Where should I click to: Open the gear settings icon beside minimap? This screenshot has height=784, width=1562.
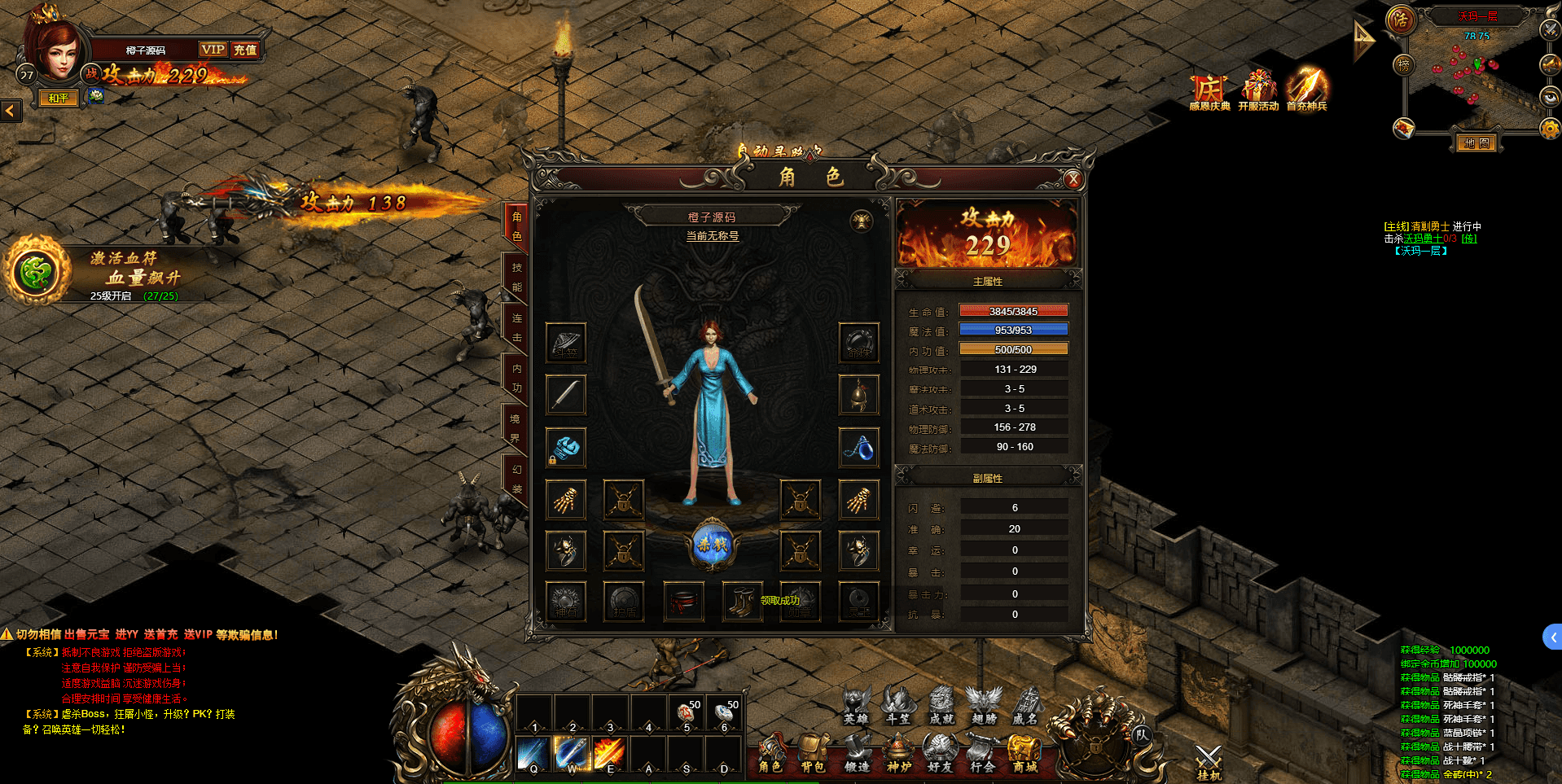(1550, 129)
